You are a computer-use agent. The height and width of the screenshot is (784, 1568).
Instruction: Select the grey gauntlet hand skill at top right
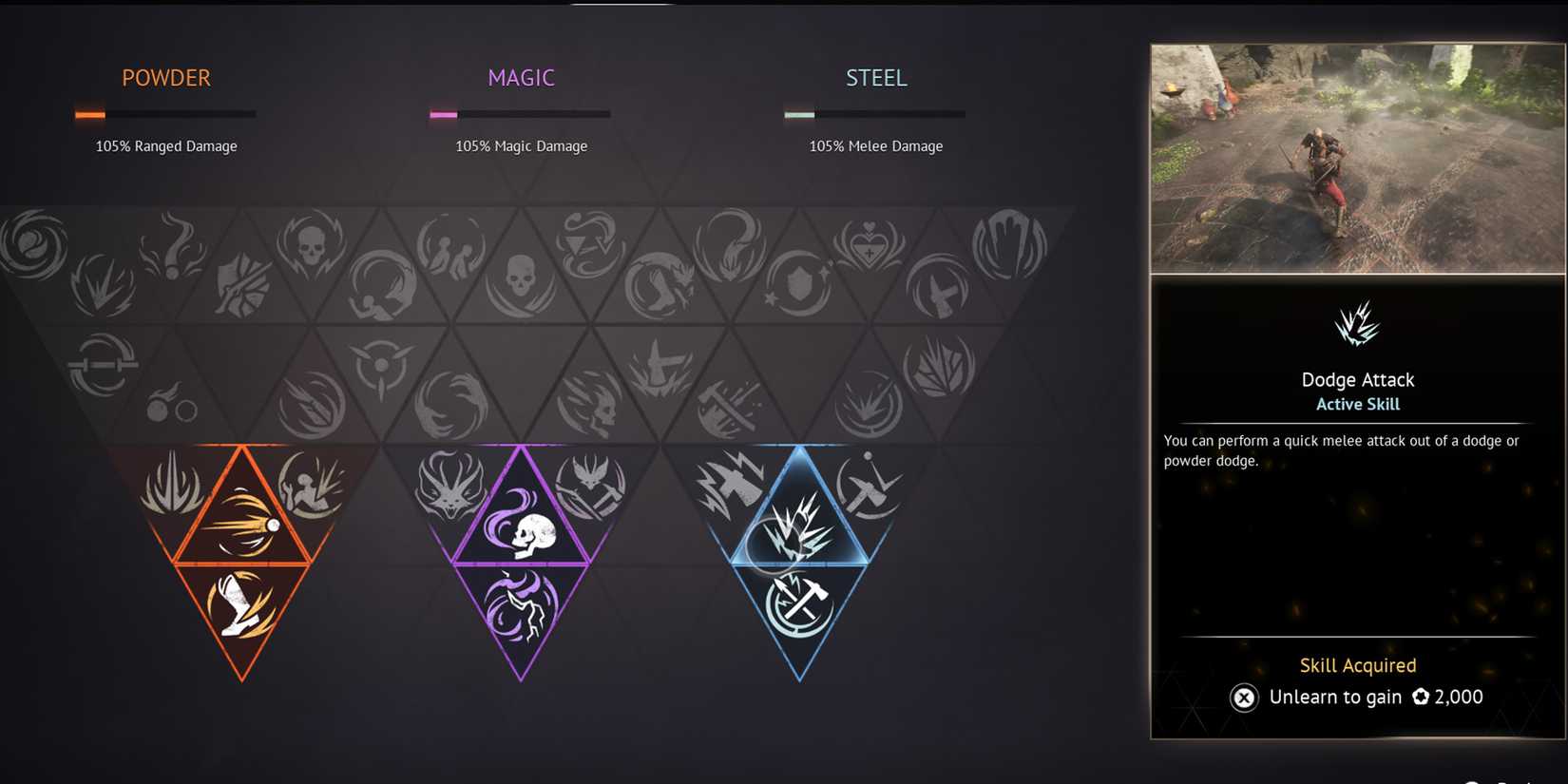coord(1010,244)
